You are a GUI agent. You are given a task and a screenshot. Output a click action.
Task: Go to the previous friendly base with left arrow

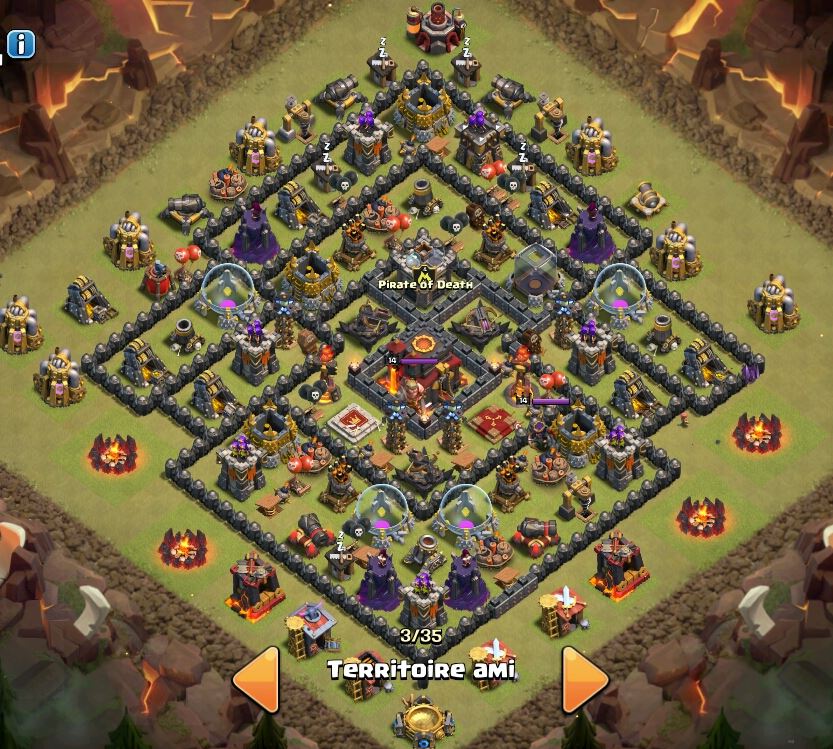coord(256,679)
